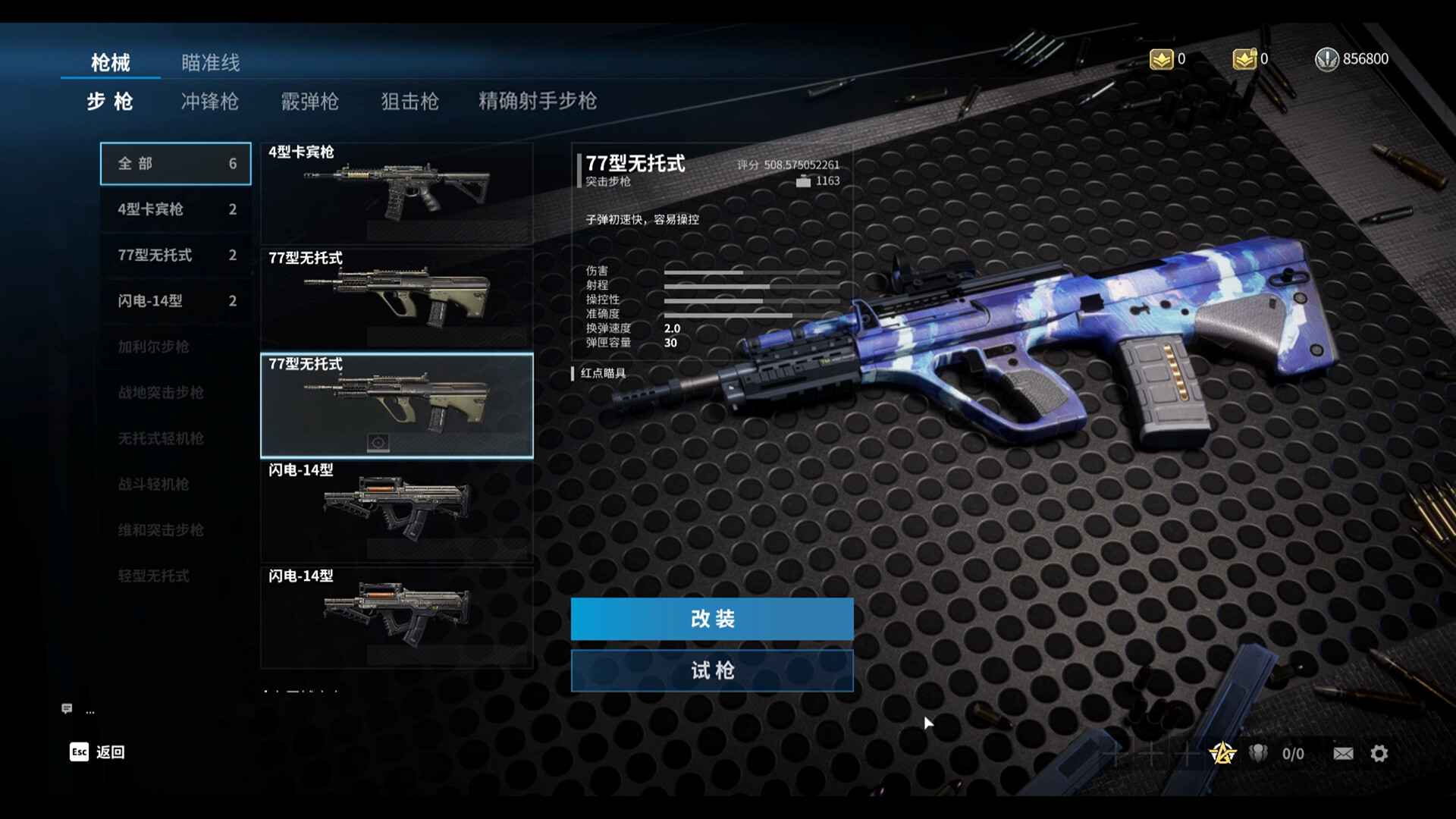Viewport: 1456px width, 819px height.
Task: Open the 狙击枪 weapon category tab
Action: pyautogui.click(x=411, y=102)
